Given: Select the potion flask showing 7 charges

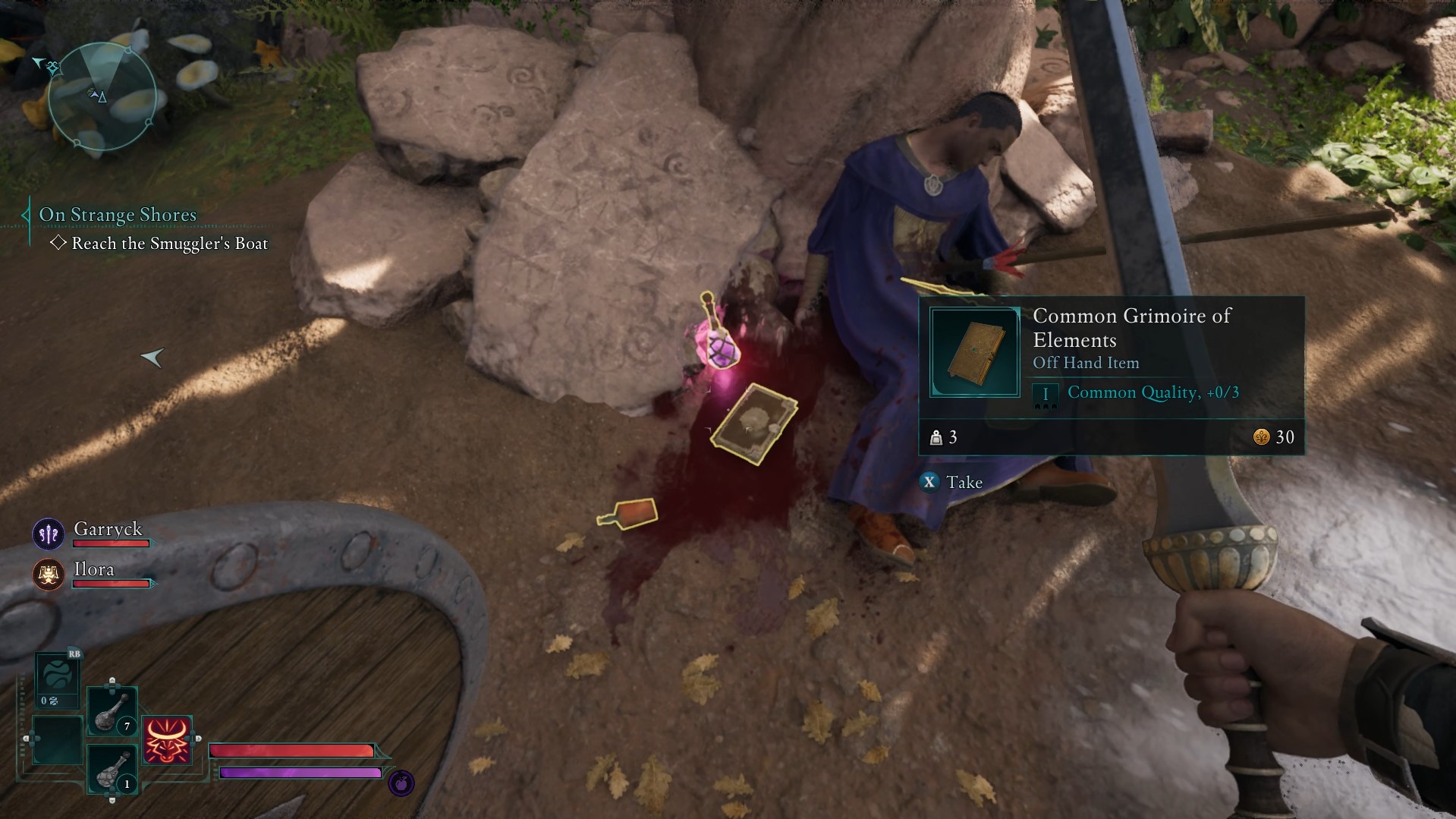Looking at the screenshot, I should click(x=111, y=712).
